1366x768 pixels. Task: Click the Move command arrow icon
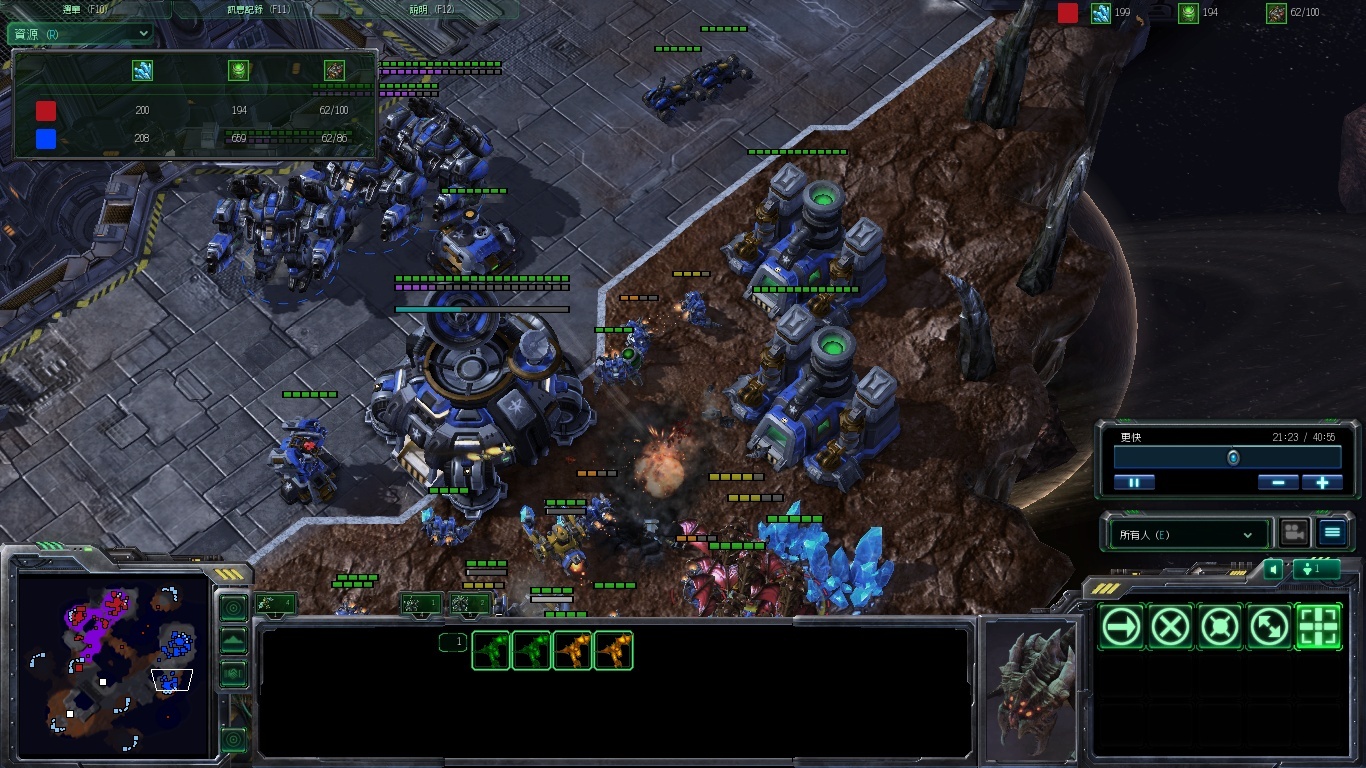pyautogui.click(x=1121, y=627)
